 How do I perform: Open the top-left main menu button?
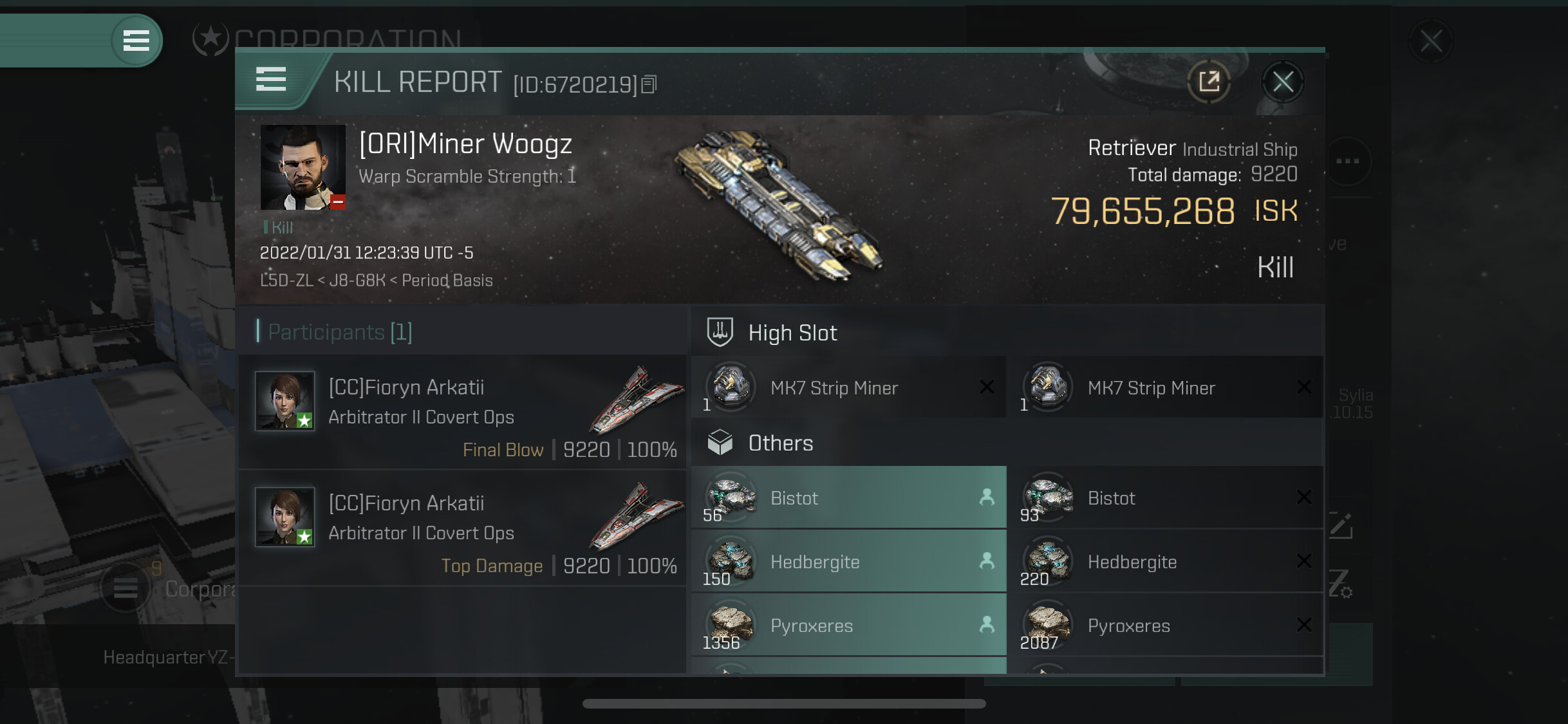click(x=136, y=41)
